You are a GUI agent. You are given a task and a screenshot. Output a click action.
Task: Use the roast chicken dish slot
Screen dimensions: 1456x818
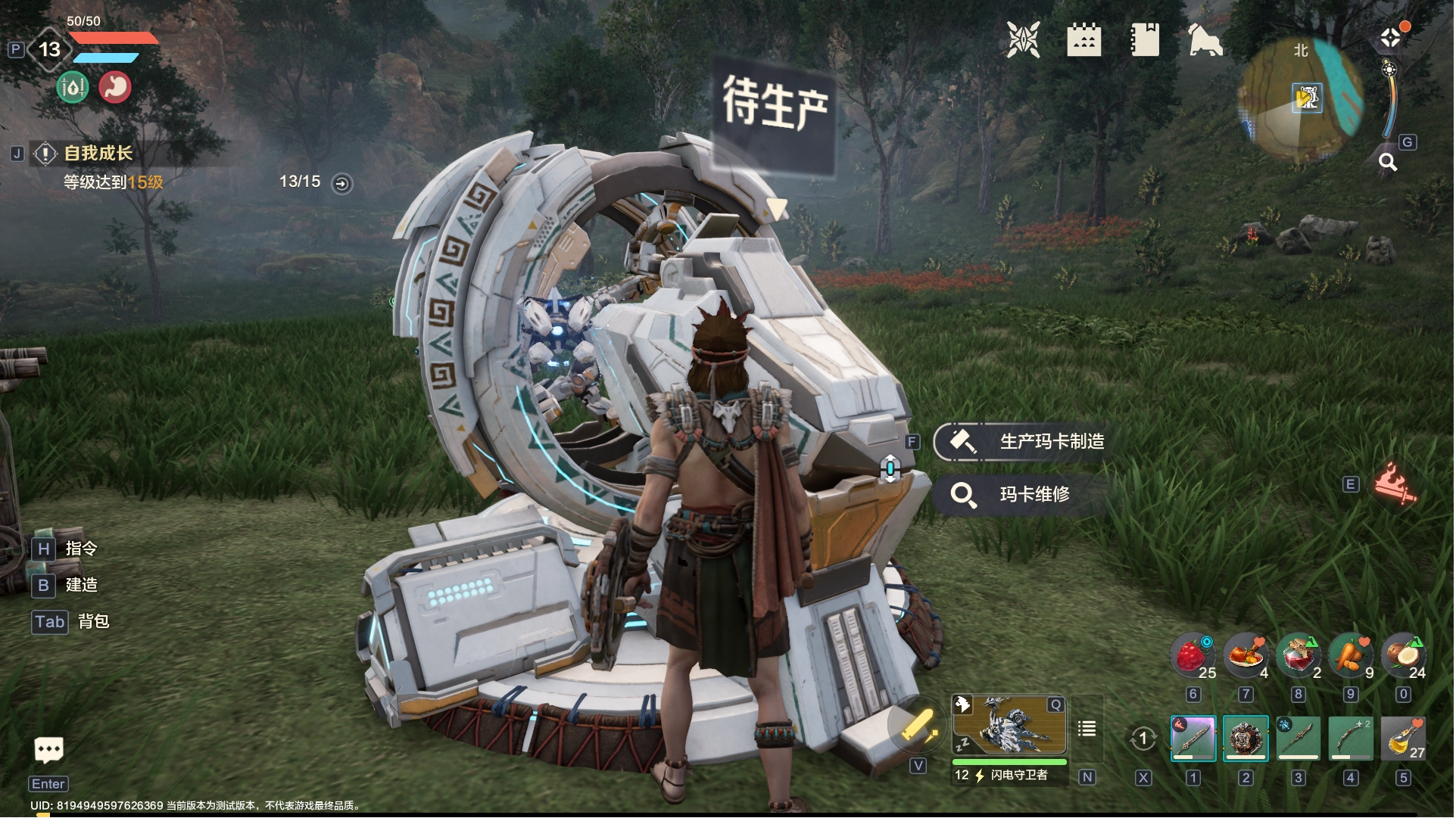pyautogui.click(x=1246, y=655)
